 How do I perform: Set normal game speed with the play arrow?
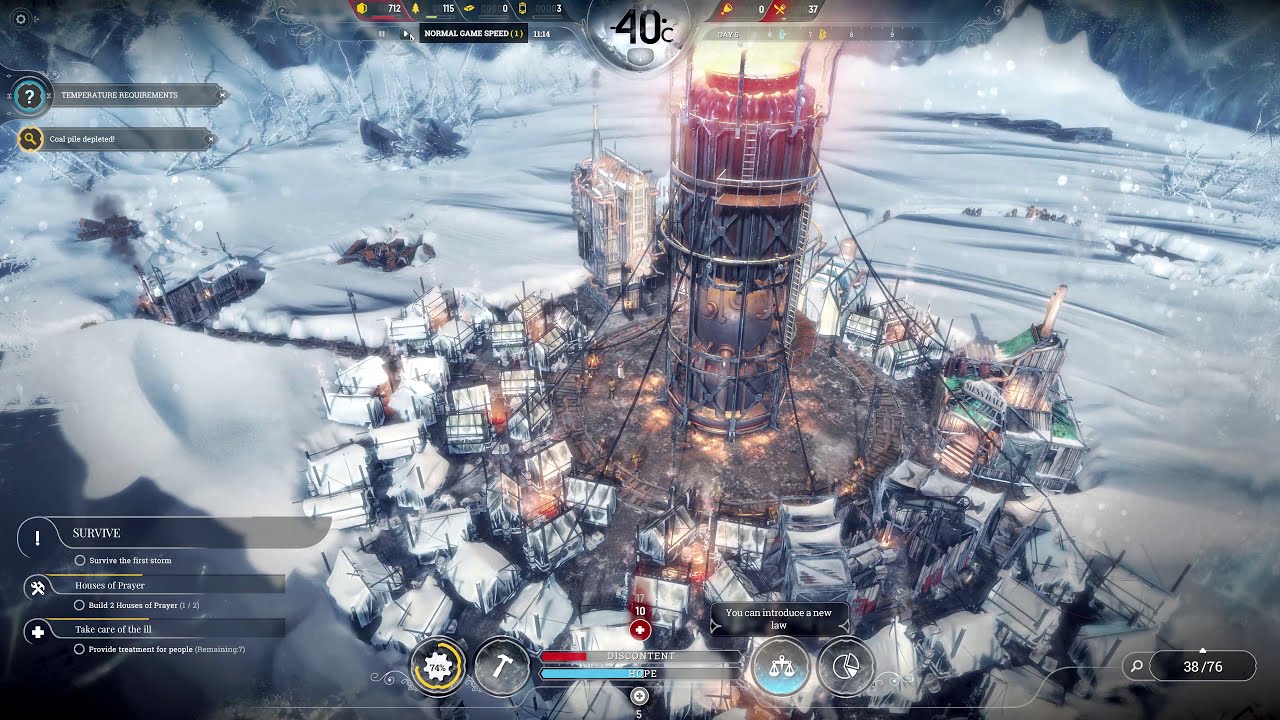406,33
